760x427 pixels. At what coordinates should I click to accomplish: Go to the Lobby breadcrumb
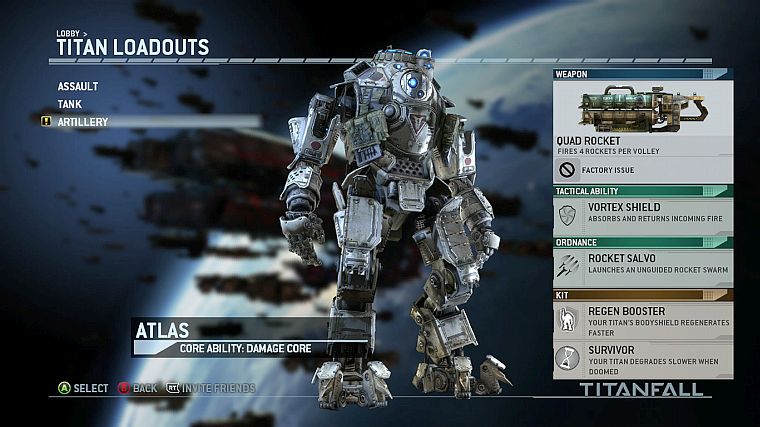pyautogui.click(x=68, y=33)
